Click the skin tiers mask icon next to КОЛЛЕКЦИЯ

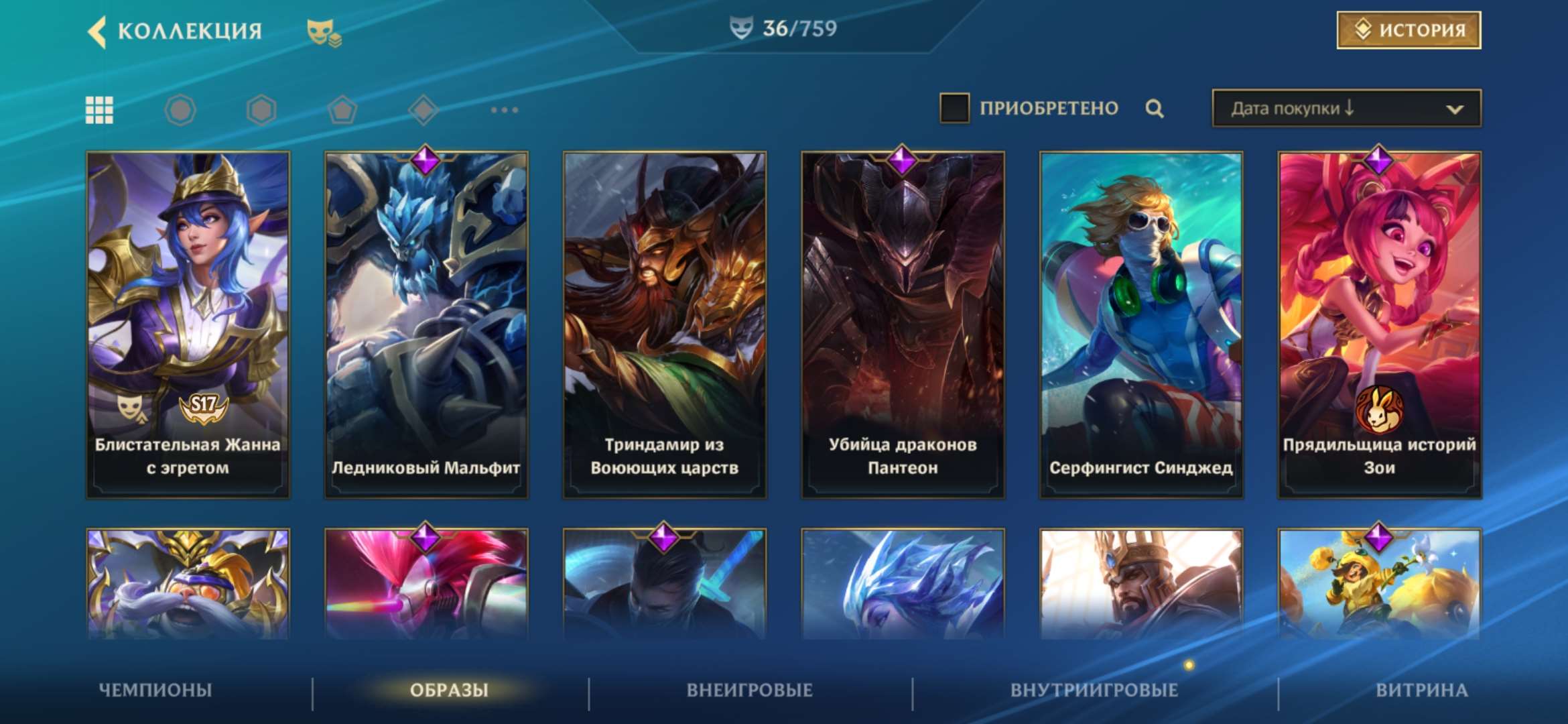tap(323, 31)
